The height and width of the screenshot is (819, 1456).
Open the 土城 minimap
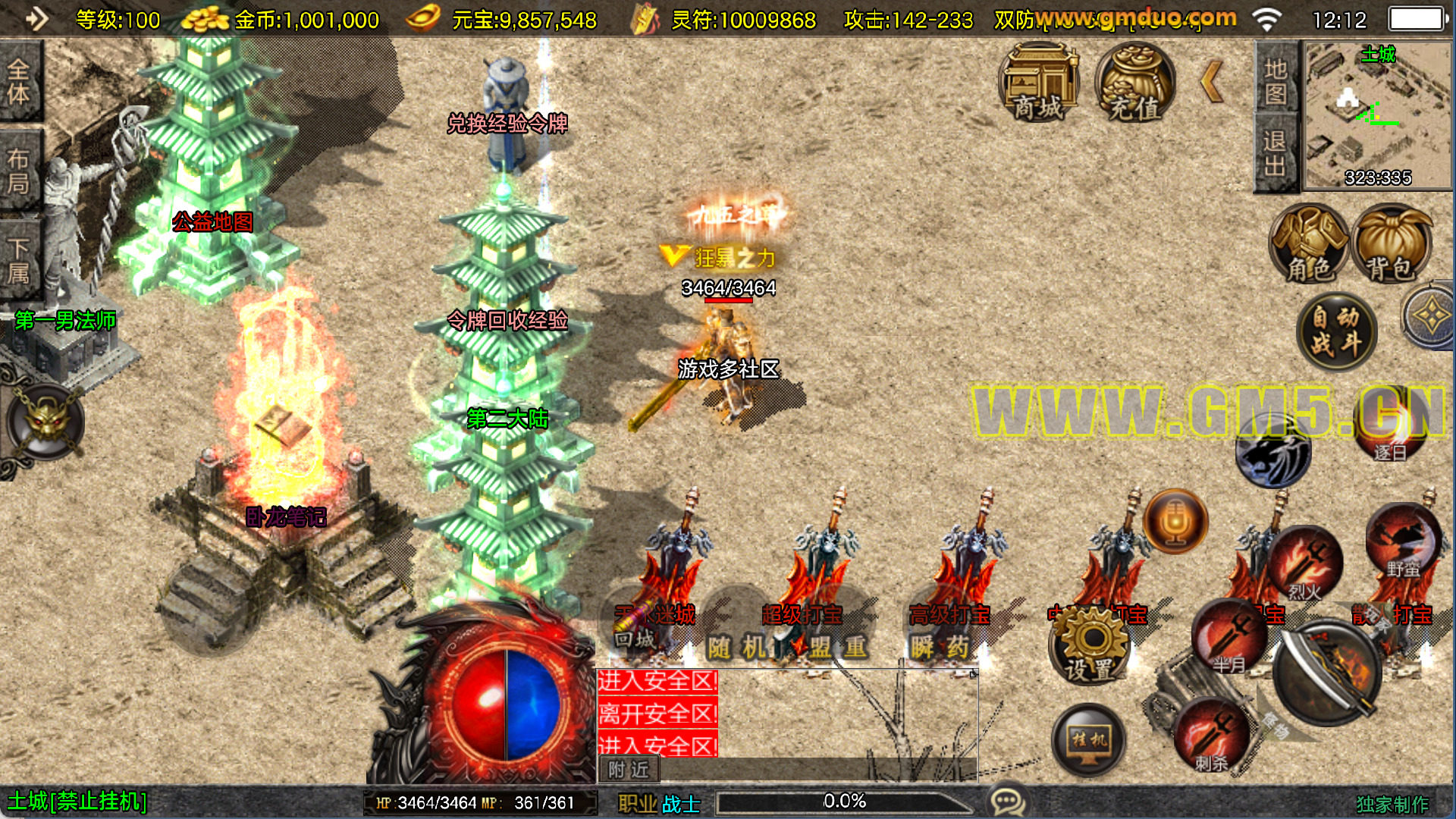[1376, 115]
